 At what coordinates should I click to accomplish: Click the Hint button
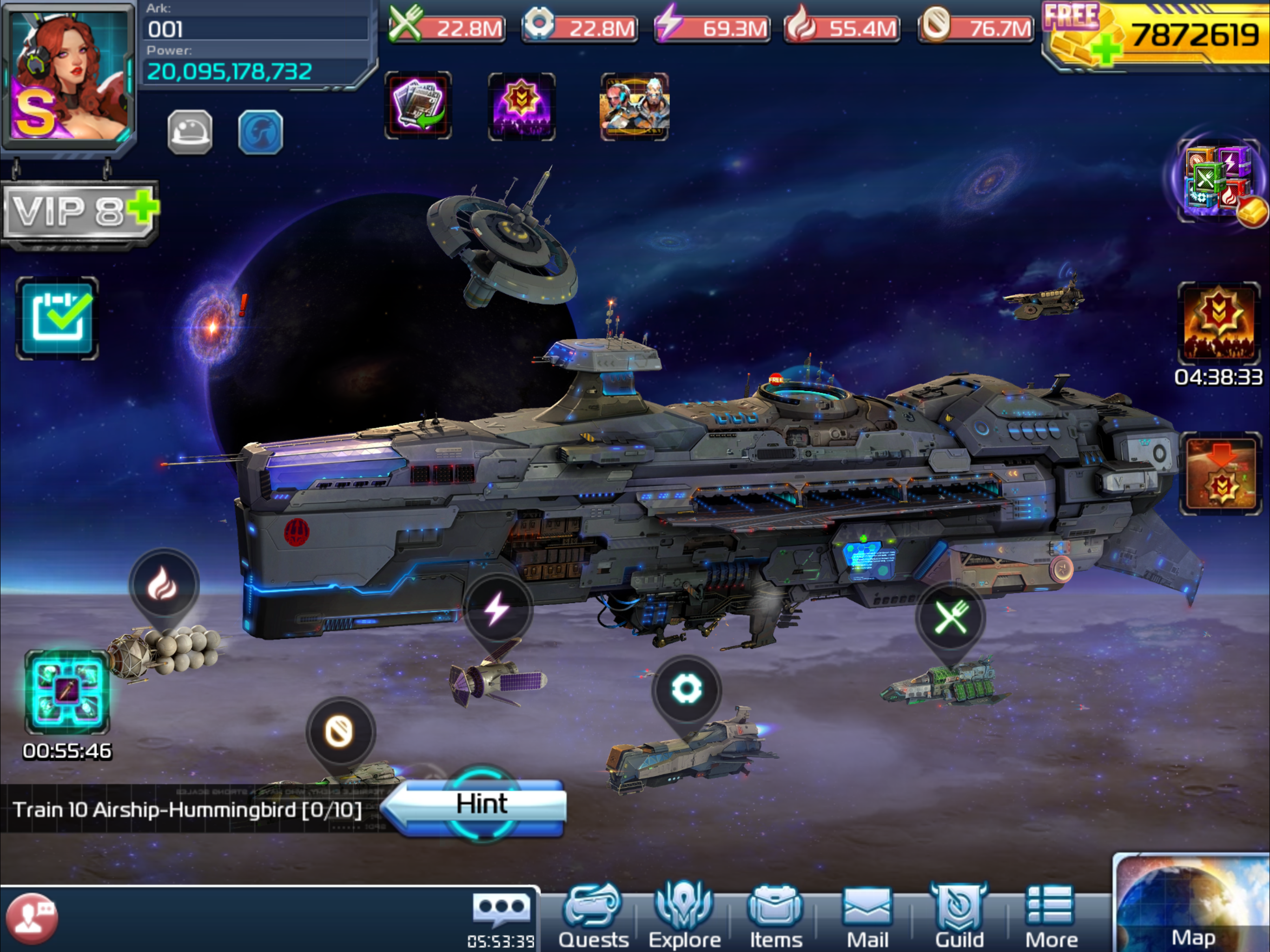point(481,804)
